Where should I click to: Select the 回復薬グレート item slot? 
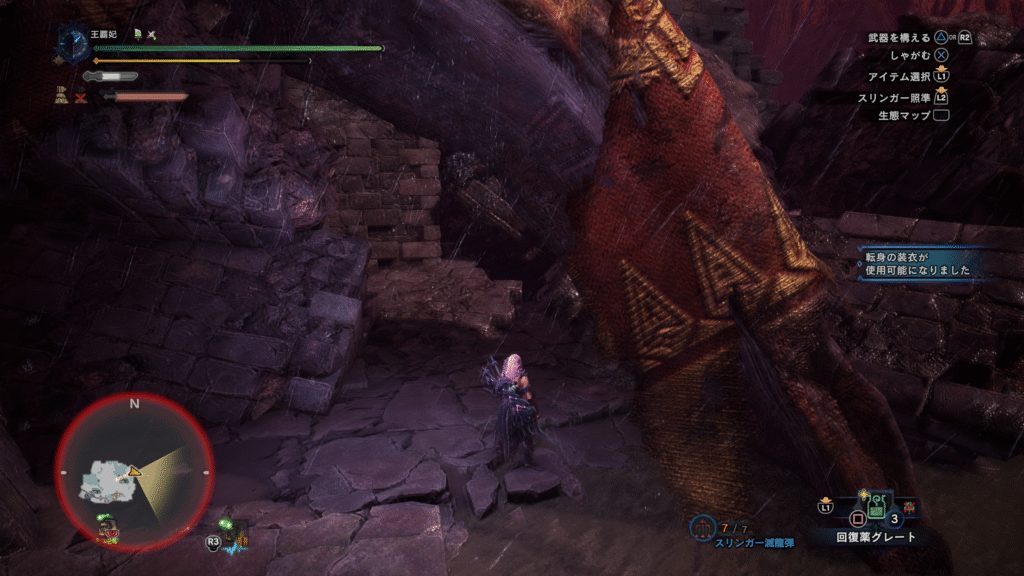click(876, 508)
